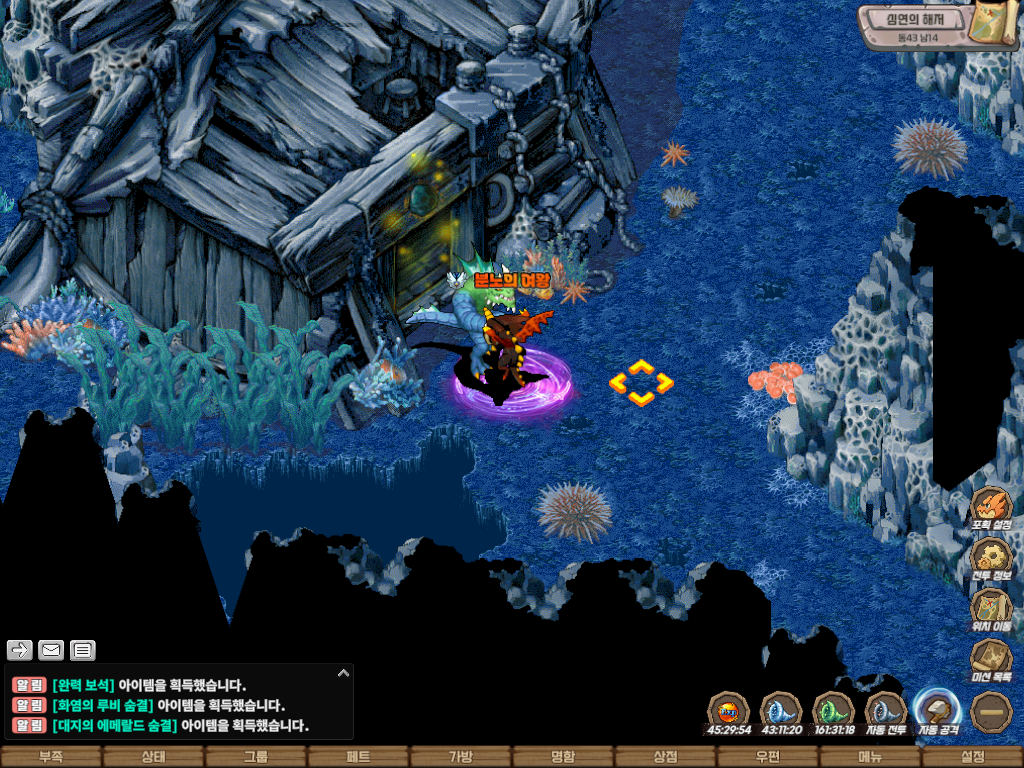1024x768 pixels.
Task: Open the world map scroll icon
Action: pyautogui.click(x=991, y=25)
